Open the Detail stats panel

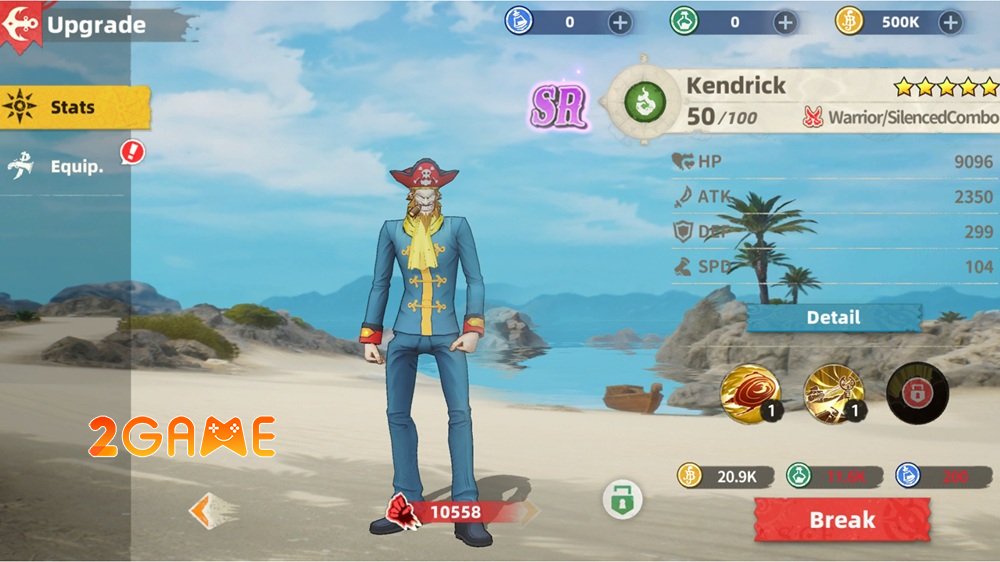point(833,317)
